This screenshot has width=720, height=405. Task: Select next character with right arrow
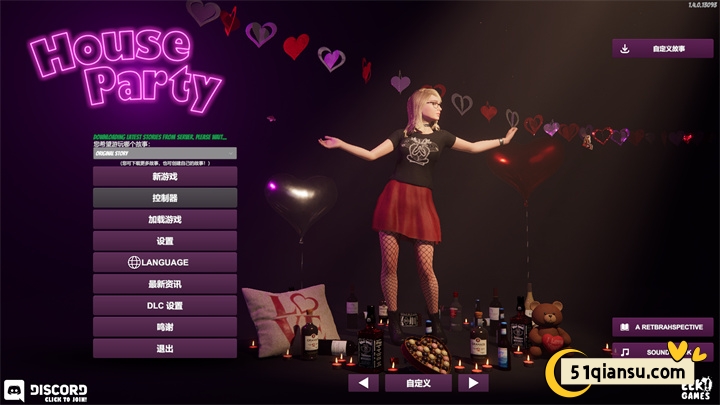click(x=473, y=383)
